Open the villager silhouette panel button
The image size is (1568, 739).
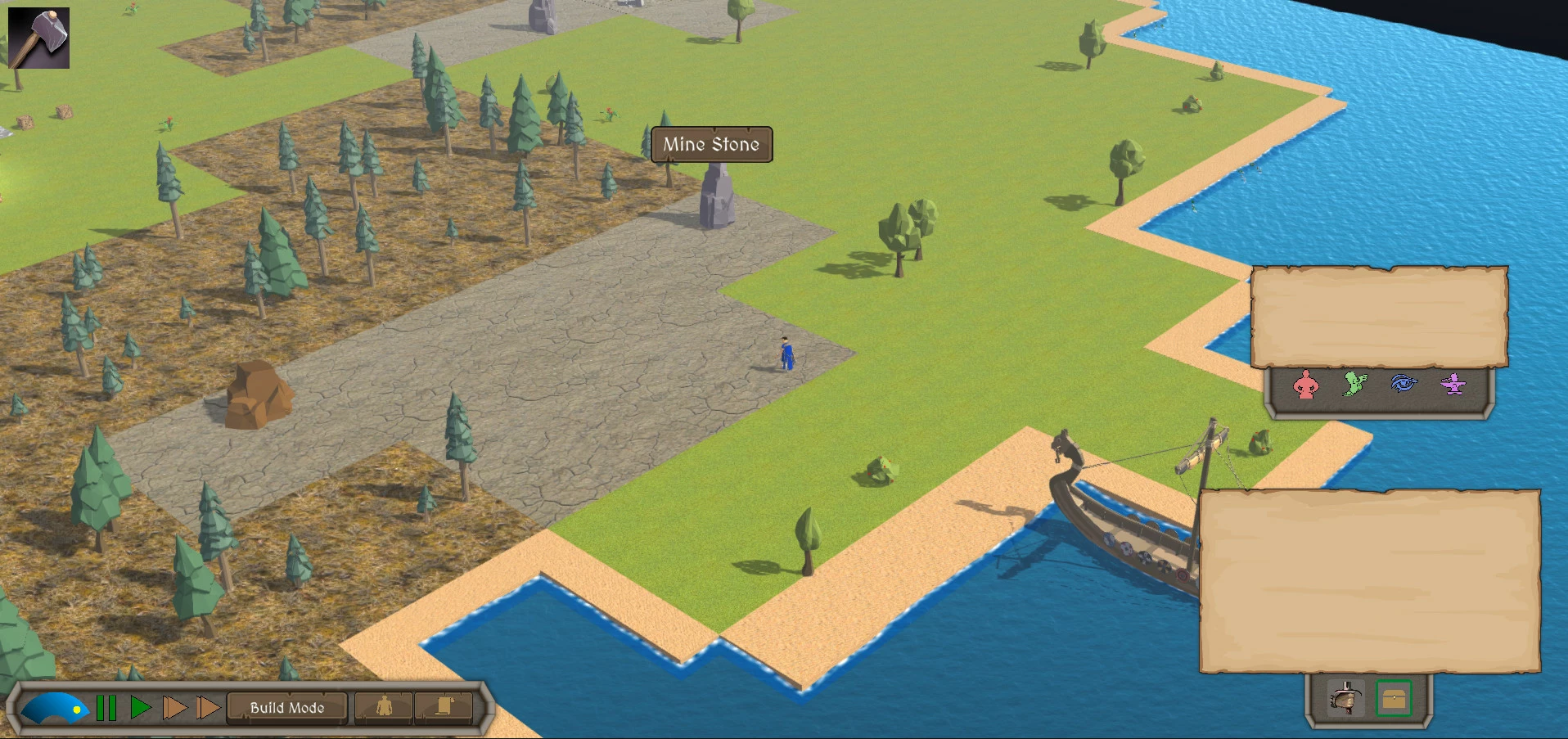(x=384, y=707)
